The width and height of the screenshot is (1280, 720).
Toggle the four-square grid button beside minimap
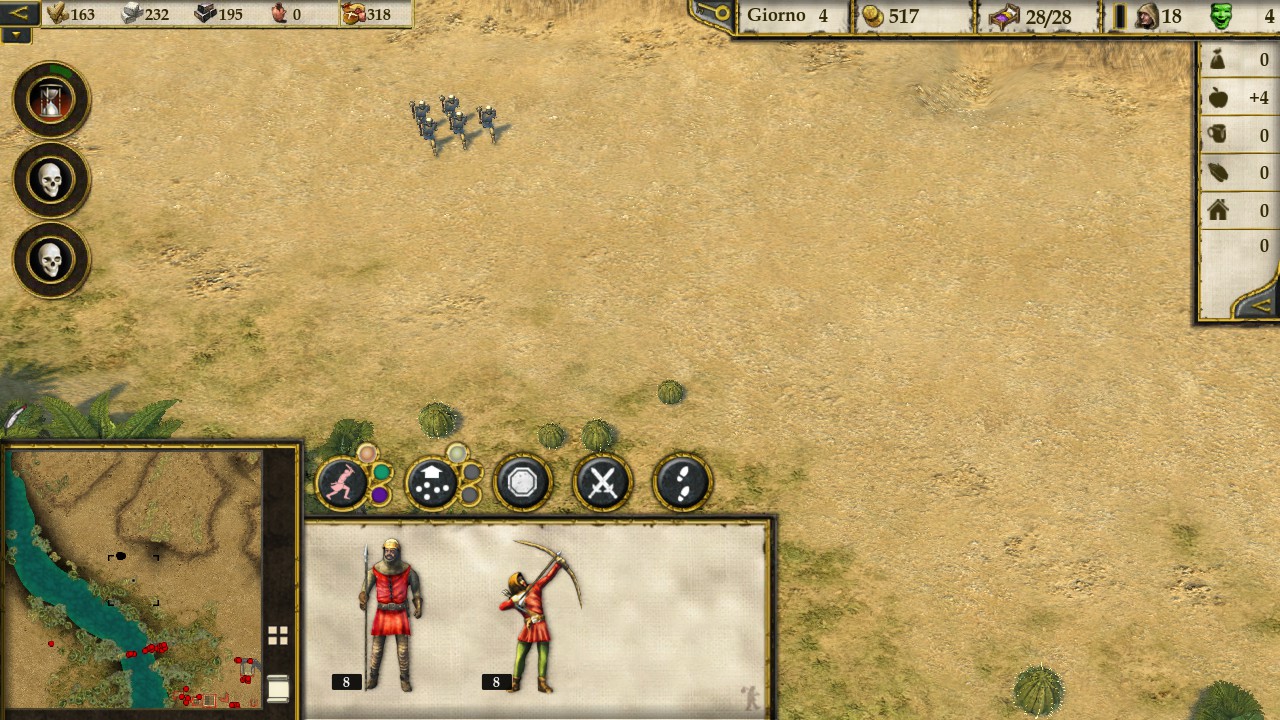click(x=278, y=635)
